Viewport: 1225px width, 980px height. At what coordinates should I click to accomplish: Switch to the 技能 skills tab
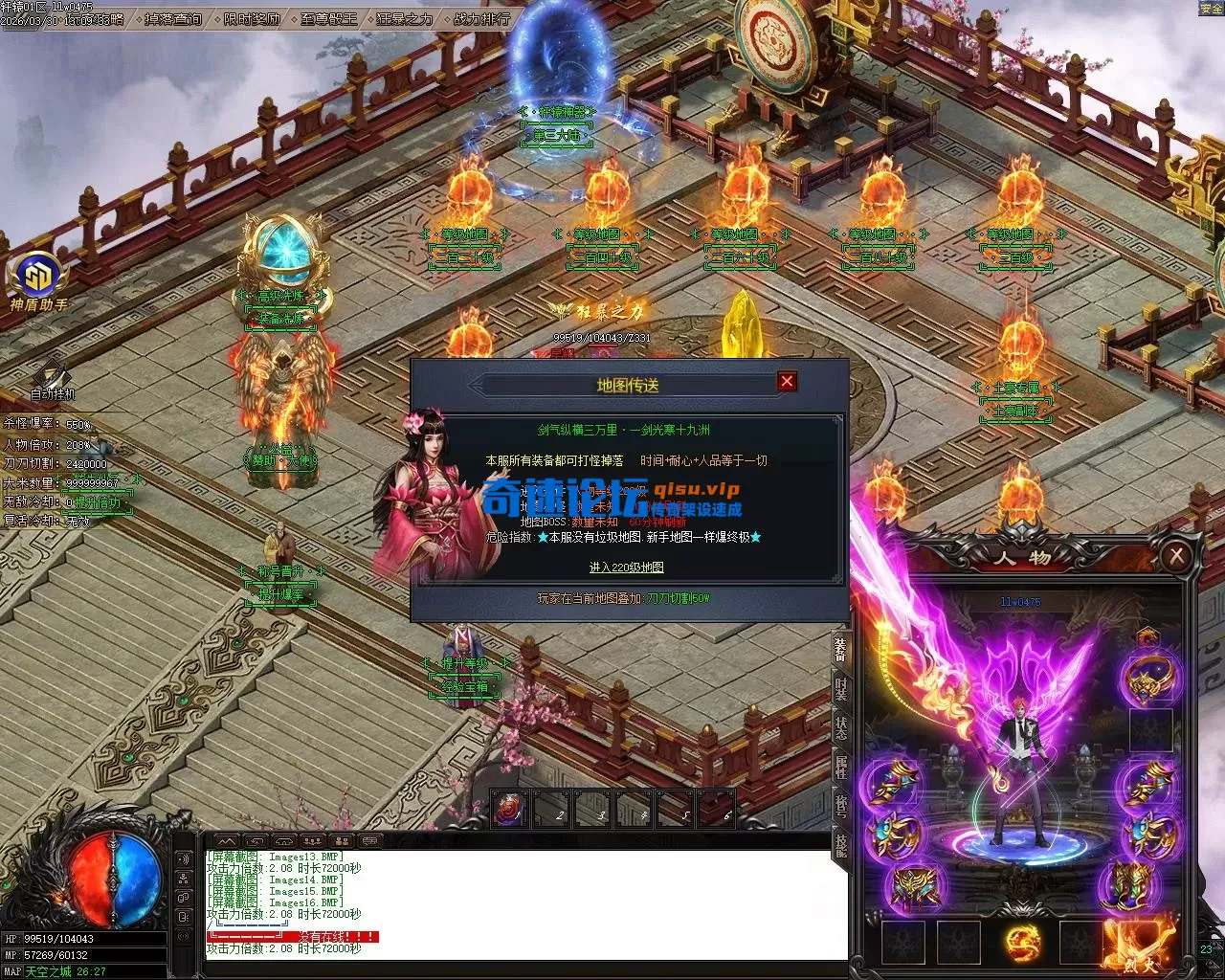tap(840, 844)
